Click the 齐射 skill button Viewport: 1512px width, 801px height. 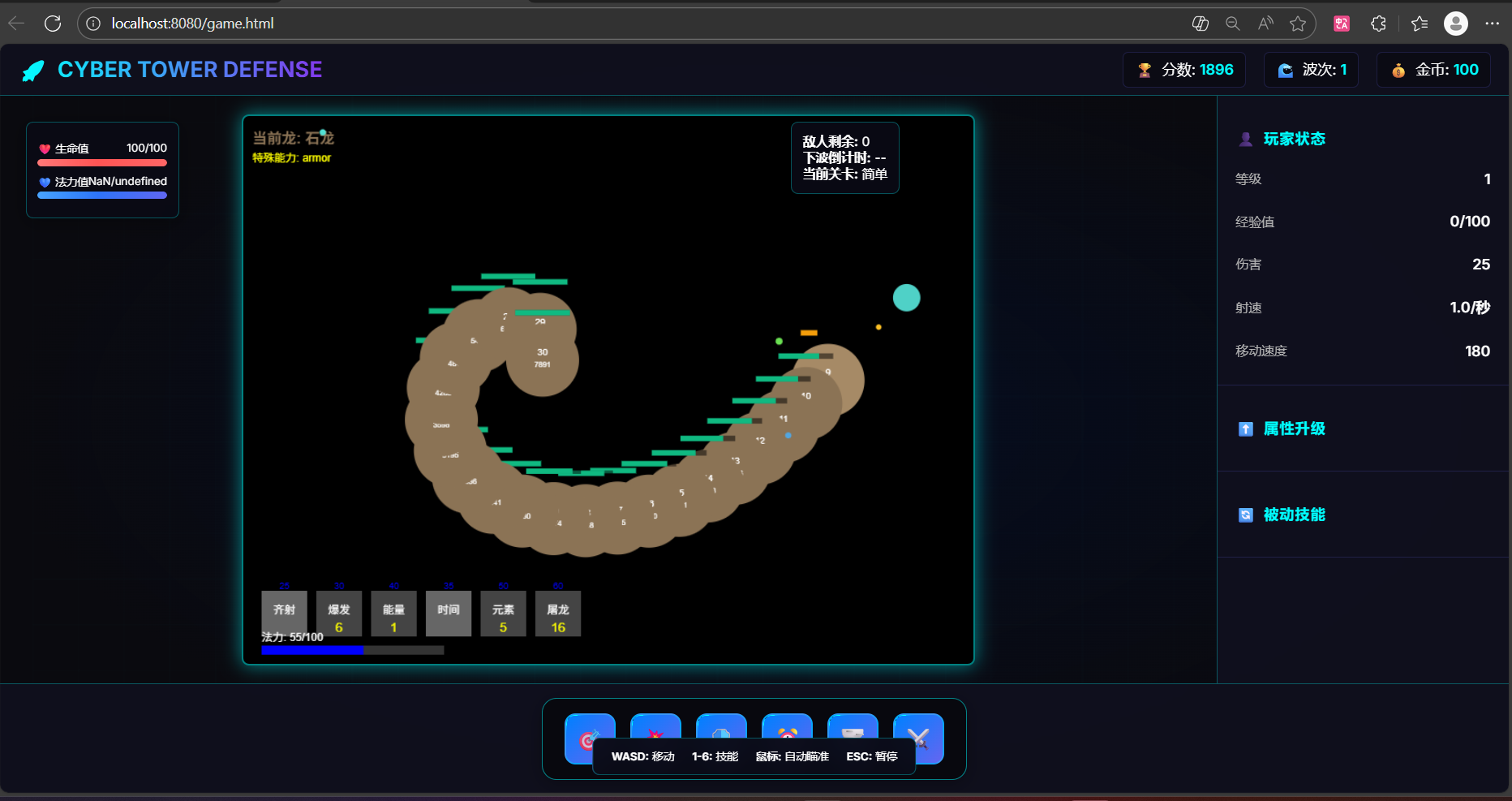point(283,614)
